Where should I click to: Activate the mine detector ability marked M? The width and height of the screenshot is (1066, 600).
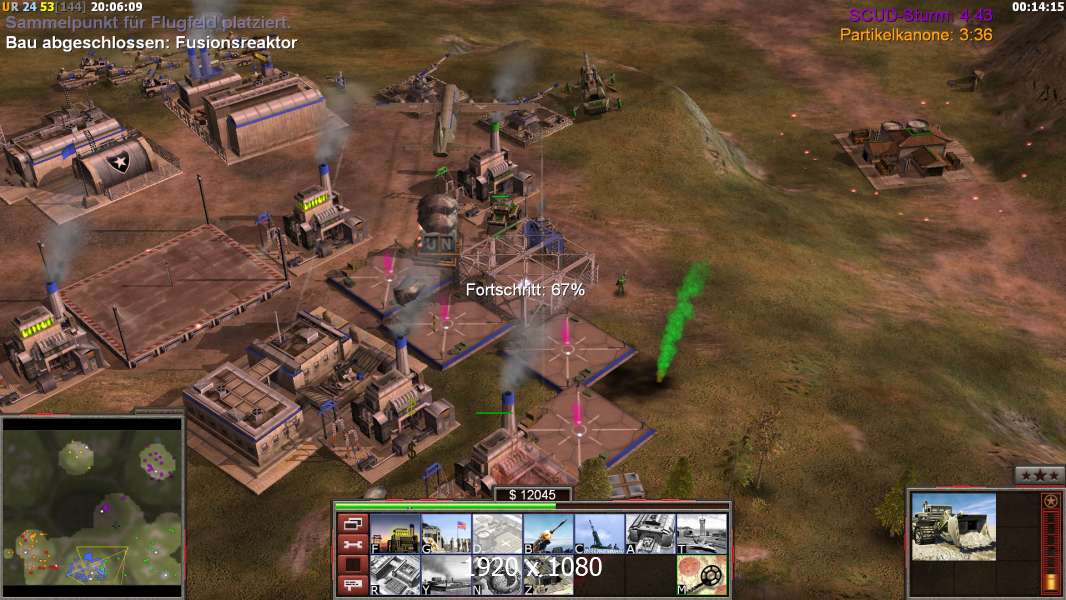point(701,575)
